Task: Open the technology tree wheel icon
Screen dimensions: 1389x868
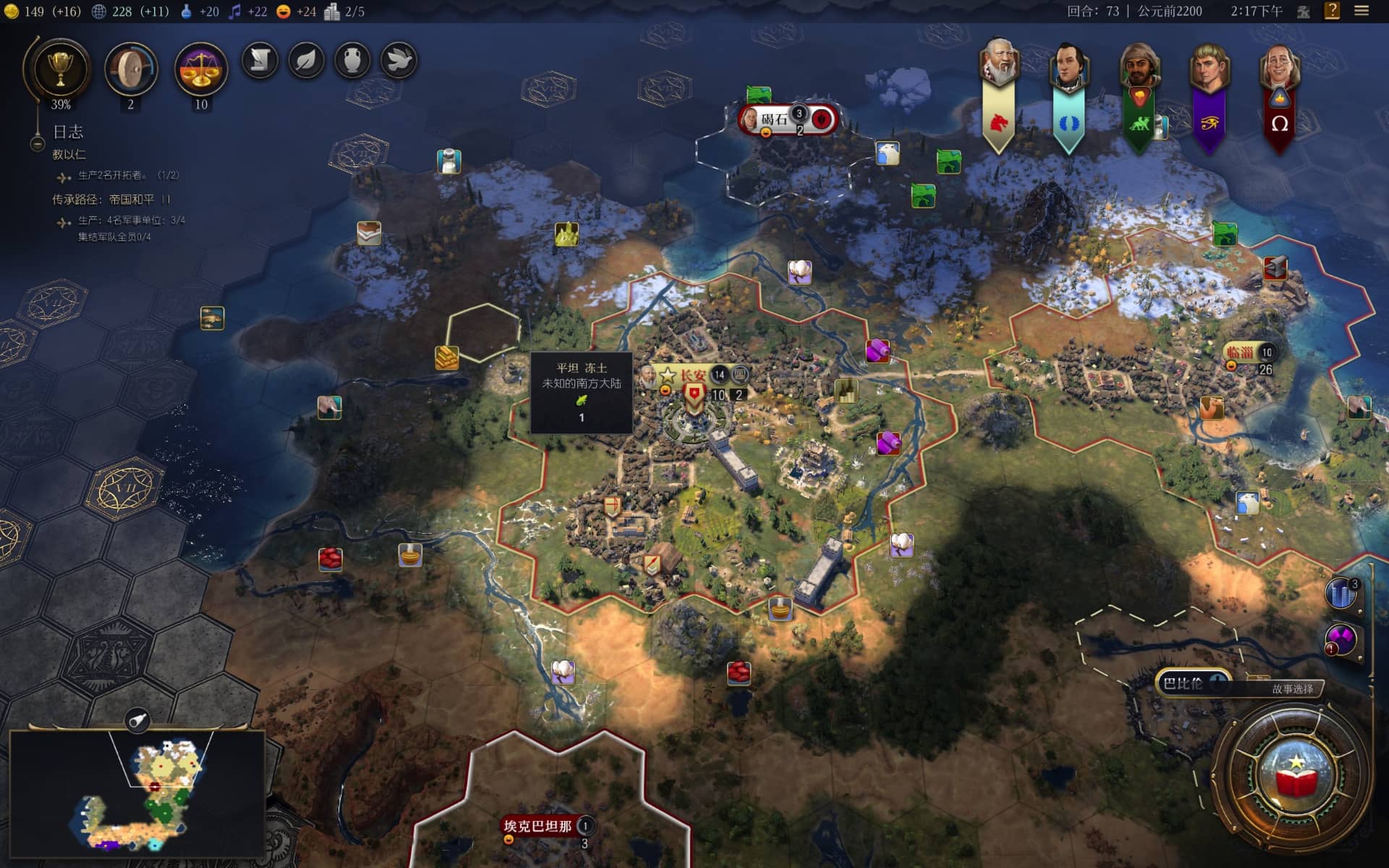Action: [x=131, y=69]
